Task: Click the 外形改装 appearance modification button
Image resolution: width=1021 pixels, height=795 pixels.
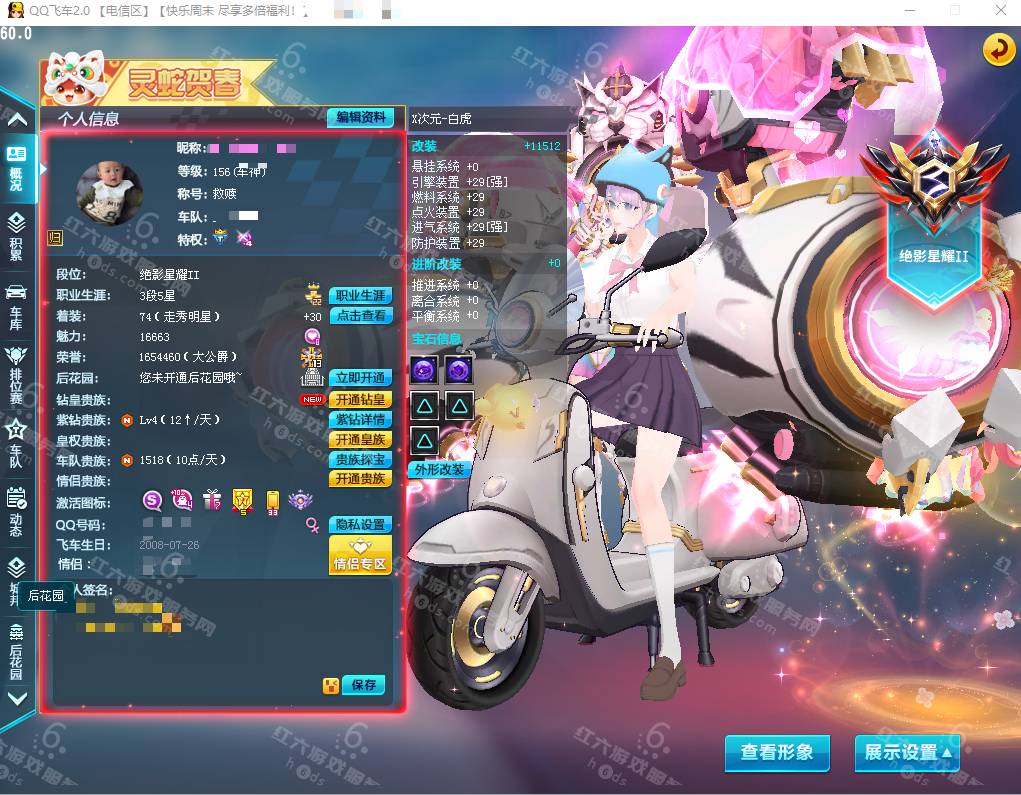Action: click(x=439, y=469)
